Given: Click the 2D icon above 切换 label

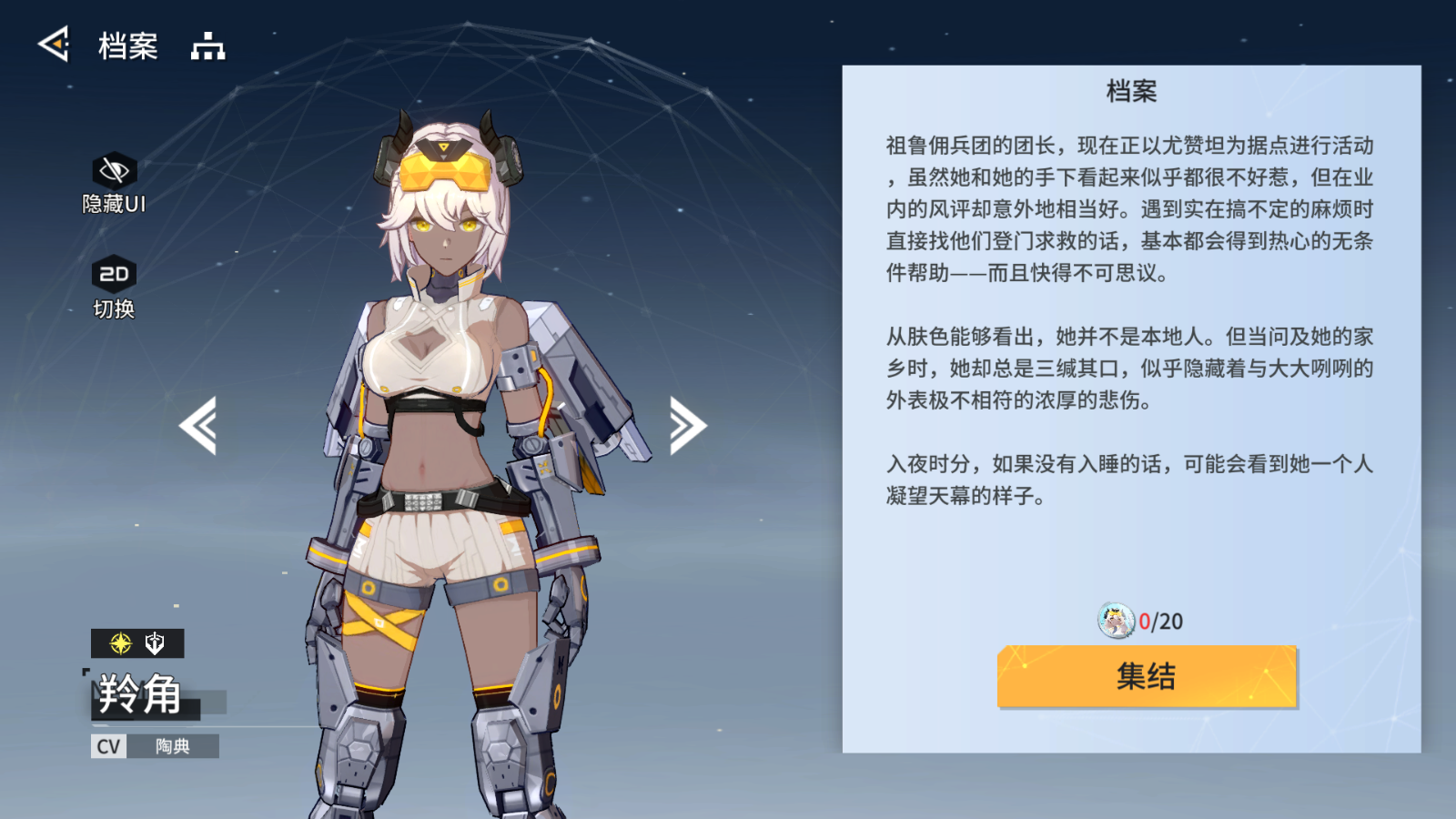Looking at the screenshot, I should 113,272.
